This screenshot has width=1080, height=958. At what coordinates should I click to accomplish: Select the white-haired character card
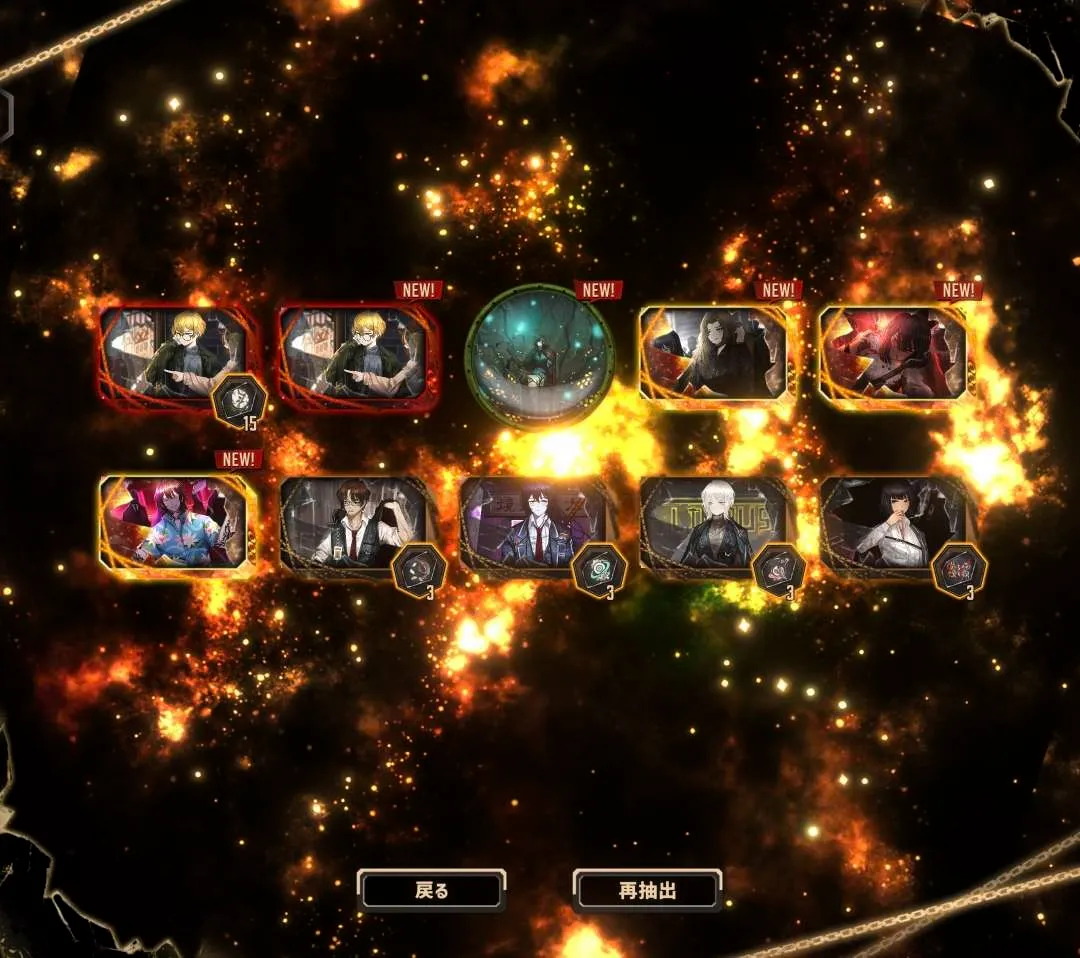tap(716, 526)
